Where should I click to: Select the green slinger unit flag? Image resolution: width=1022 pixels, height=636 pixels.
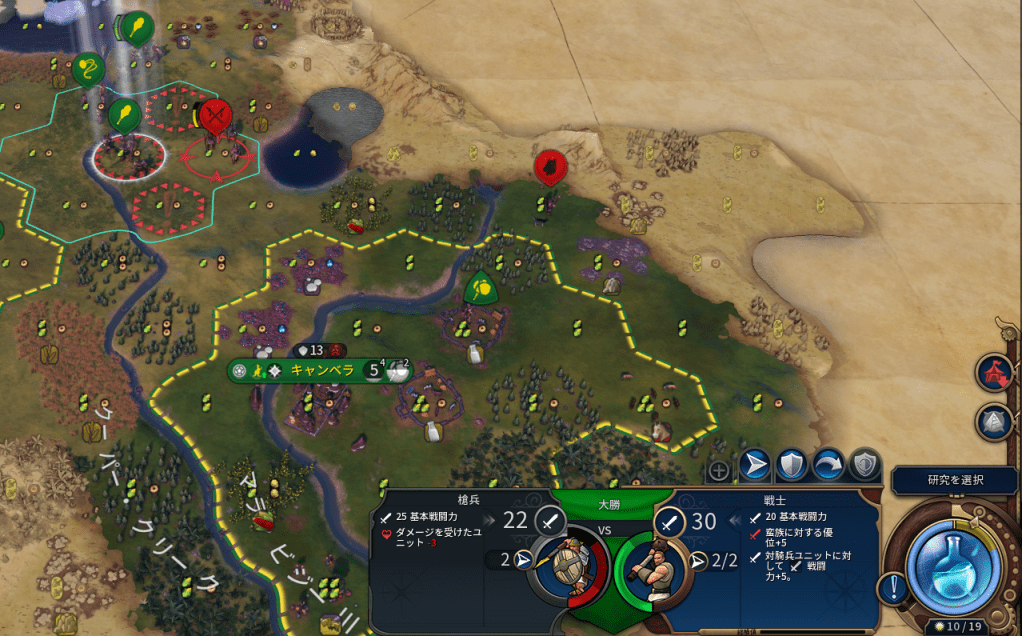pos(88,69)
